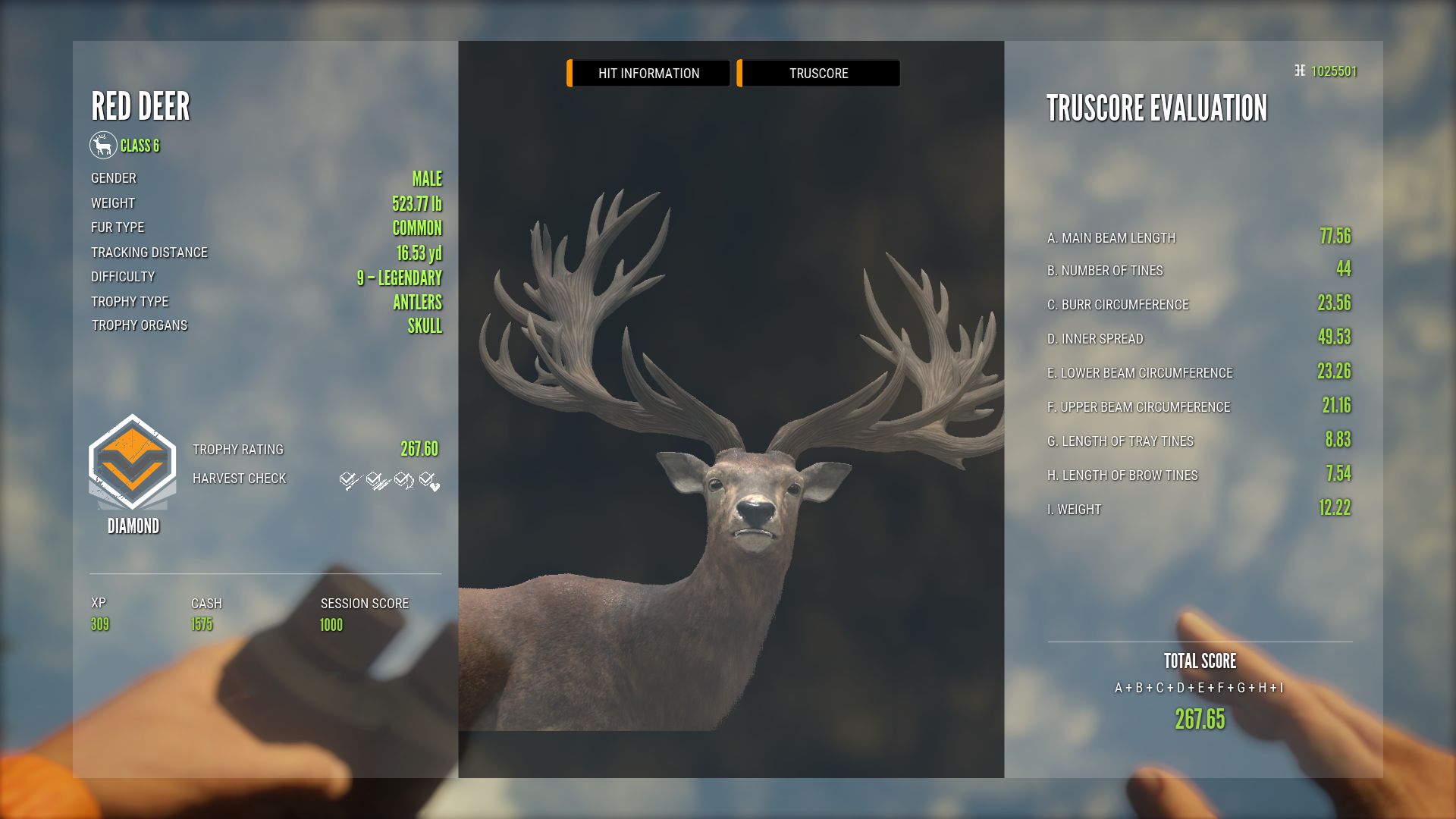Open the TRUSCORE tab
1456x819 pixels.
818,73
